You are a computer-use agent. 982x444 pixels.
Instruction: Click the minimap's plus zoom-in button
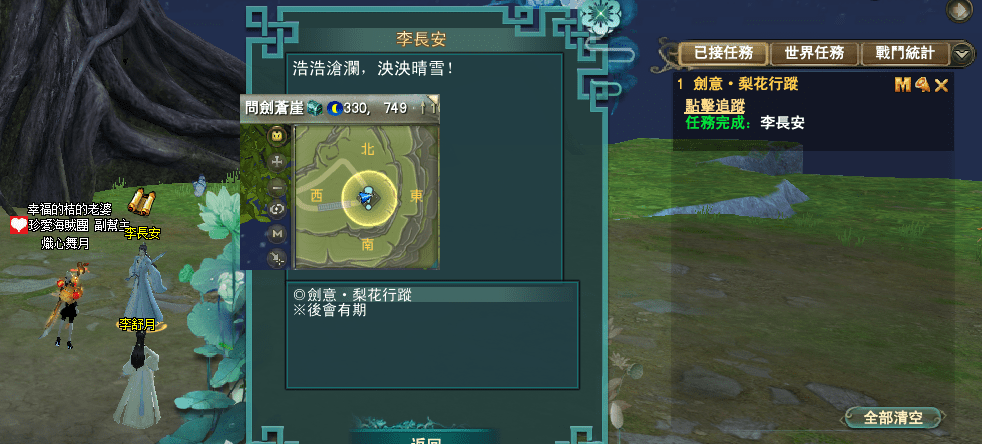[277, 160]
